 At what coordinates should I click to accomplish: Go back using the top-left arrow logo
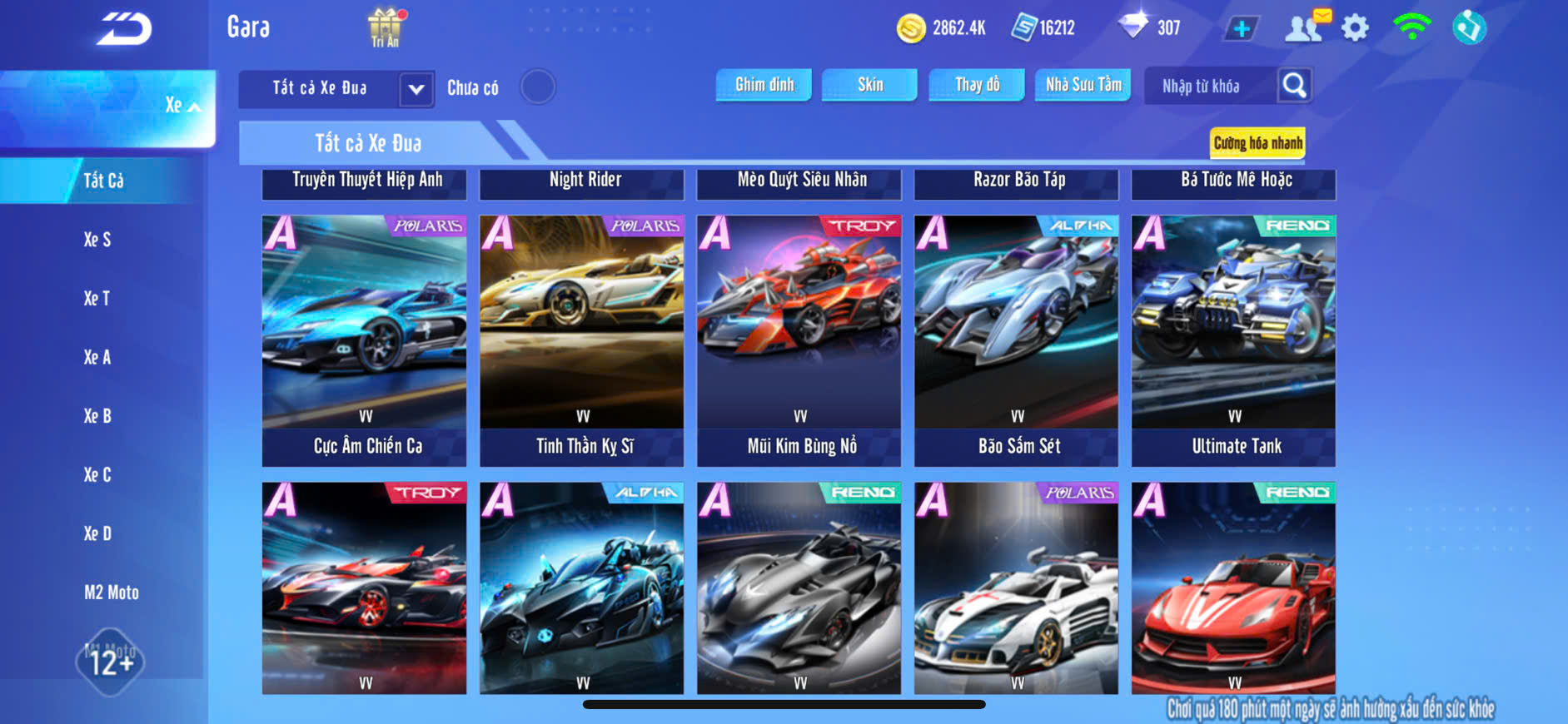[x=124, y=29]
